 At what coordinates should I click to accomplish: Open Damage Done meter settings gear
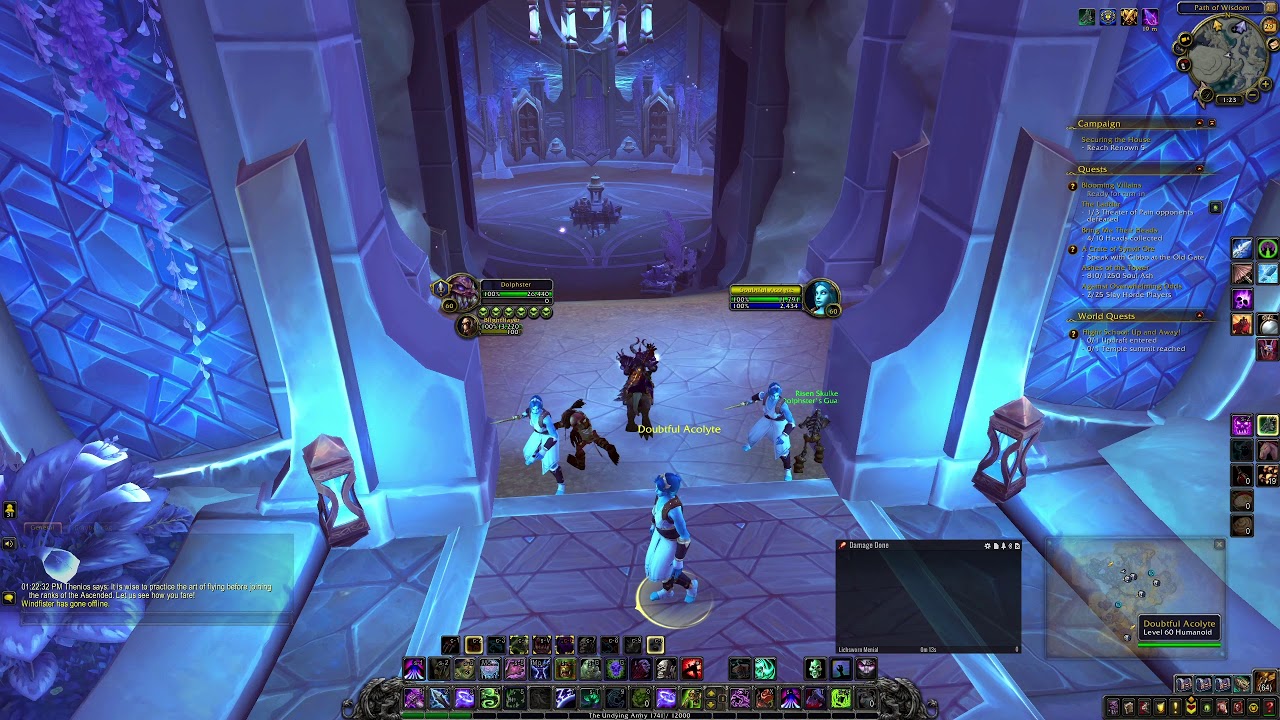coord(987,546)
